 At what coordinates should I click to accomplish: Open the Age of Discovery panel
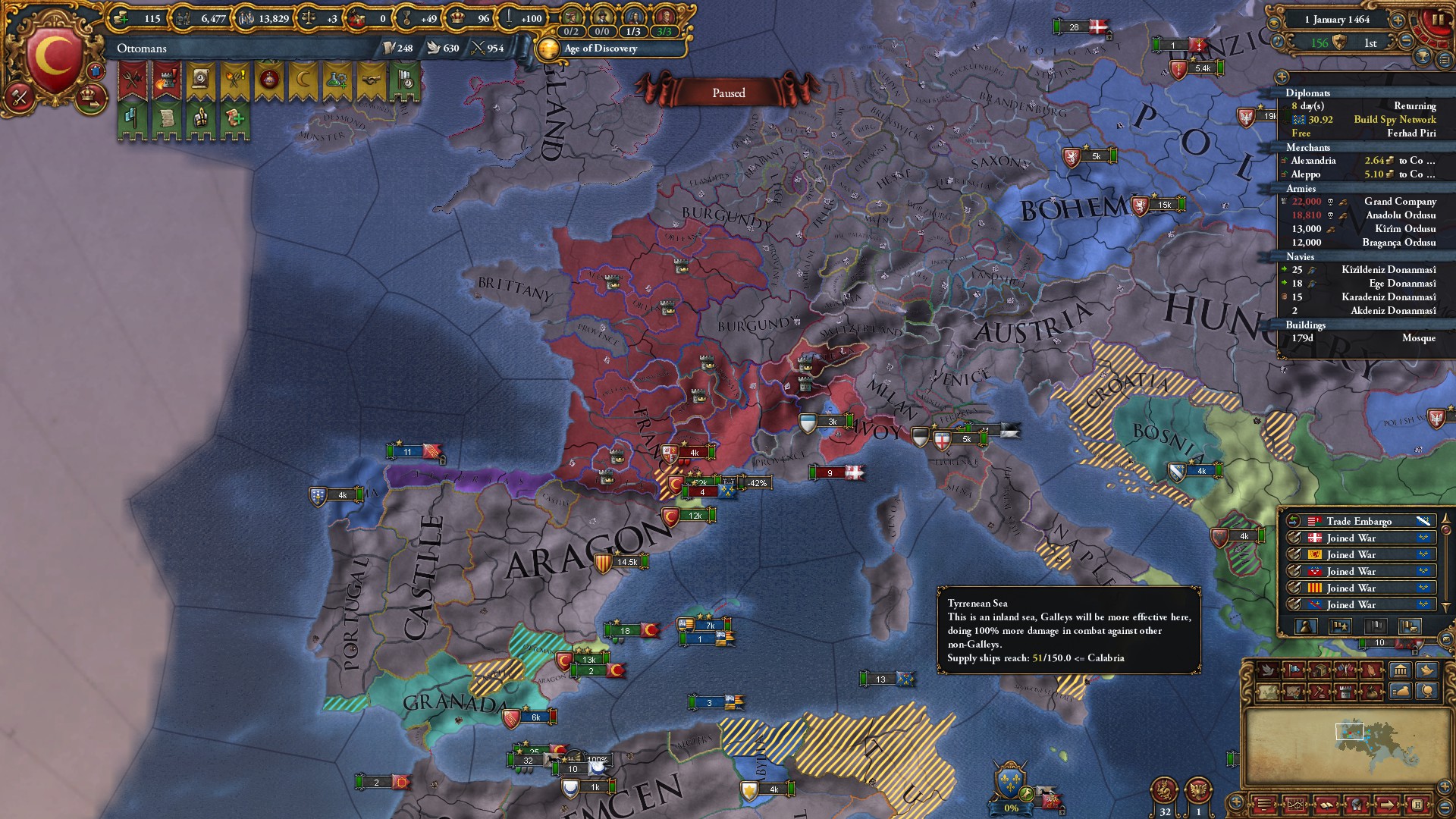tap(601, 49)
